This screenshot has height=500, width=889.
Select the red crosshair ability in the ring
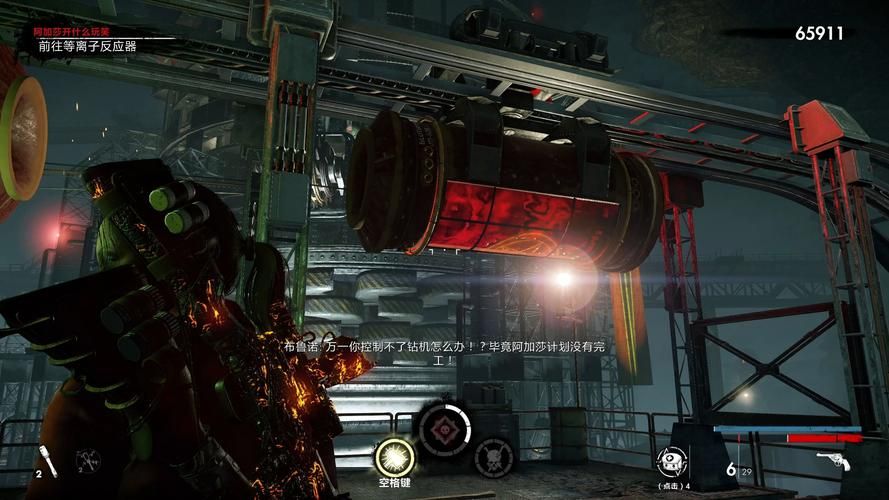(x=442, y=430)
